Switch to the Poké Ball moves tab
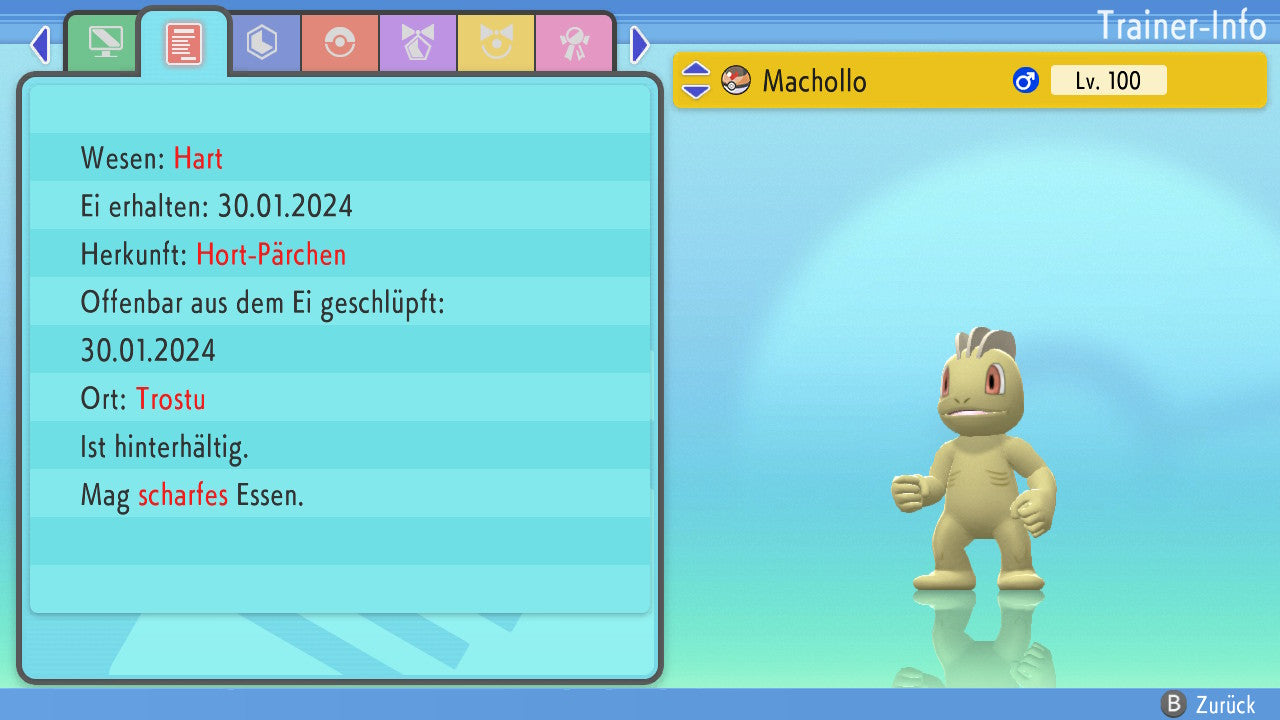 (340, 43)
